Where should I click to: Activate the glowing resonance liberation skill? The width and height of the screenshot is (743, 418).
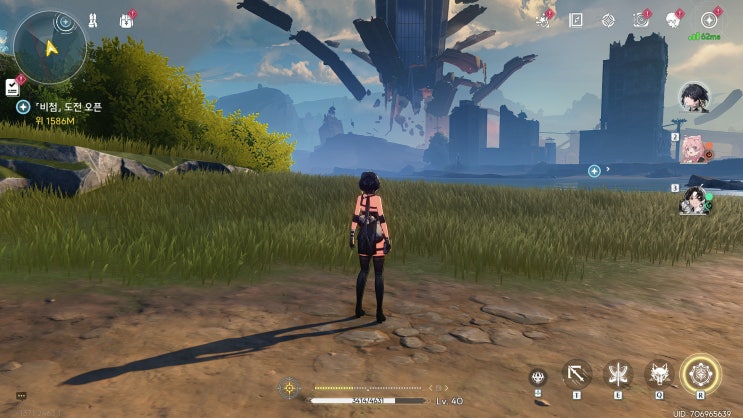tap(699, 376)
